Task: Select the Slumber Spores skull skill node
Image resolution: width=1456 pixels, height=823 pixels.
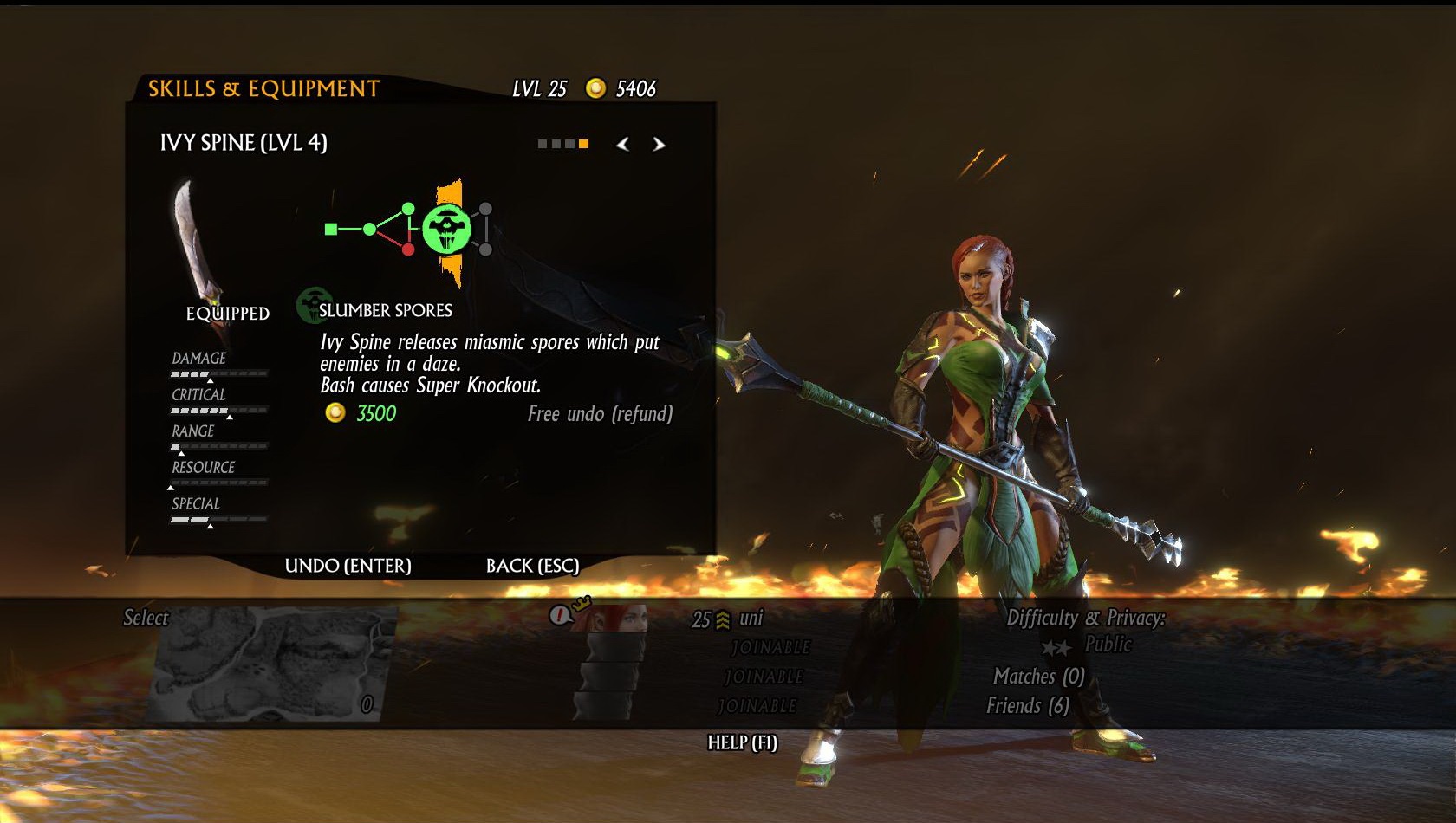Action: [447, 230]
